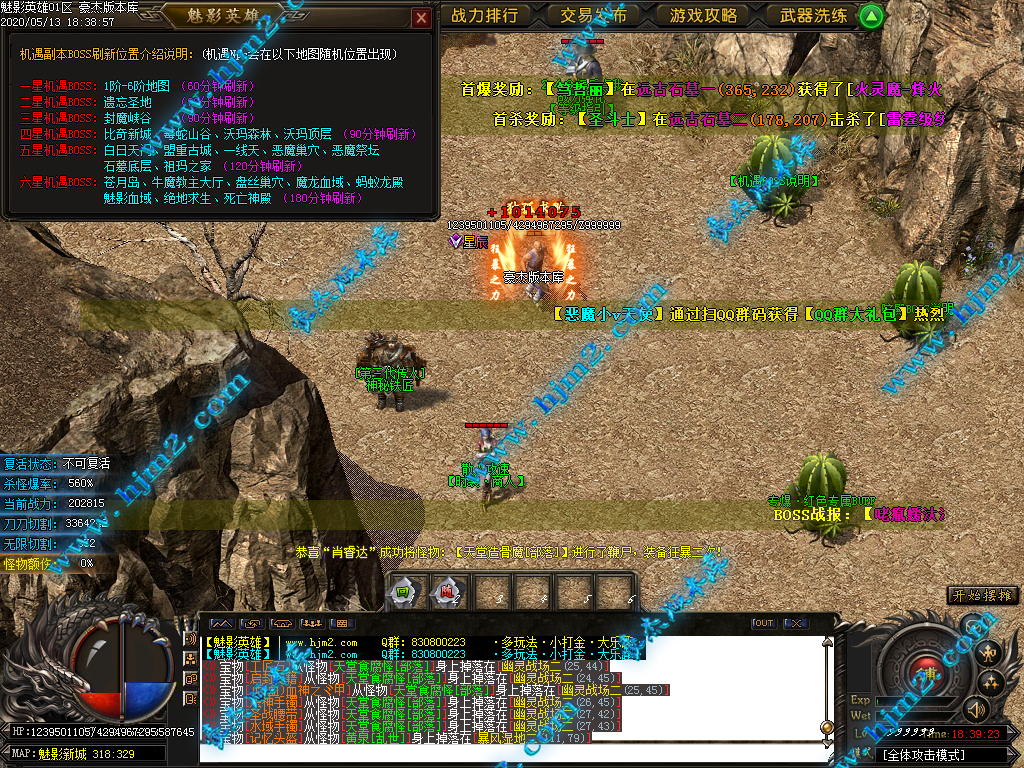
Task: Close the 魅影英雄 boss info panel
Action: (x=421, y=18)
